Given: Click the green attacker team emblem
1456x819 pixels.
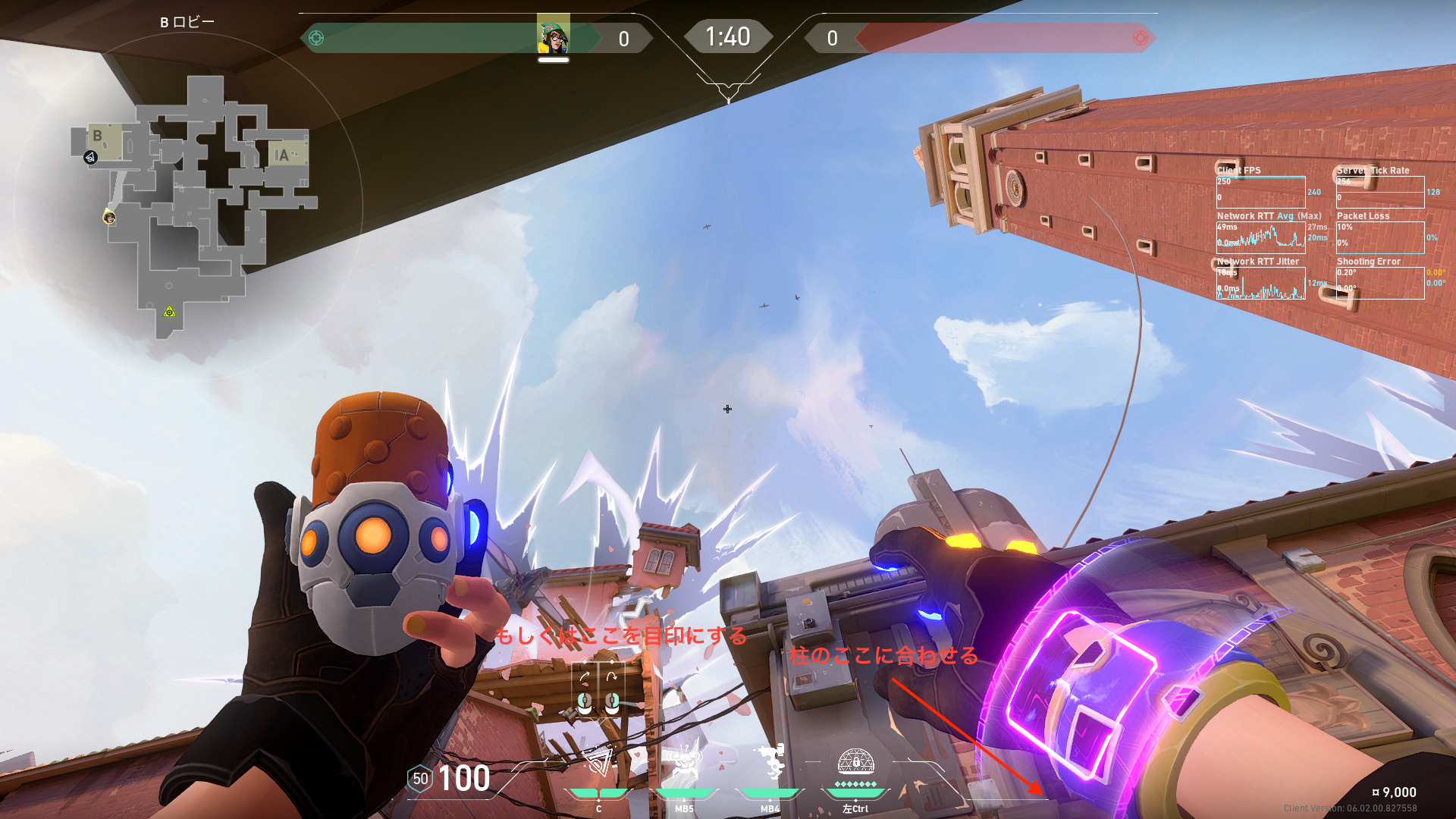Looking at the screenshot, I should (x=316, y=38).
